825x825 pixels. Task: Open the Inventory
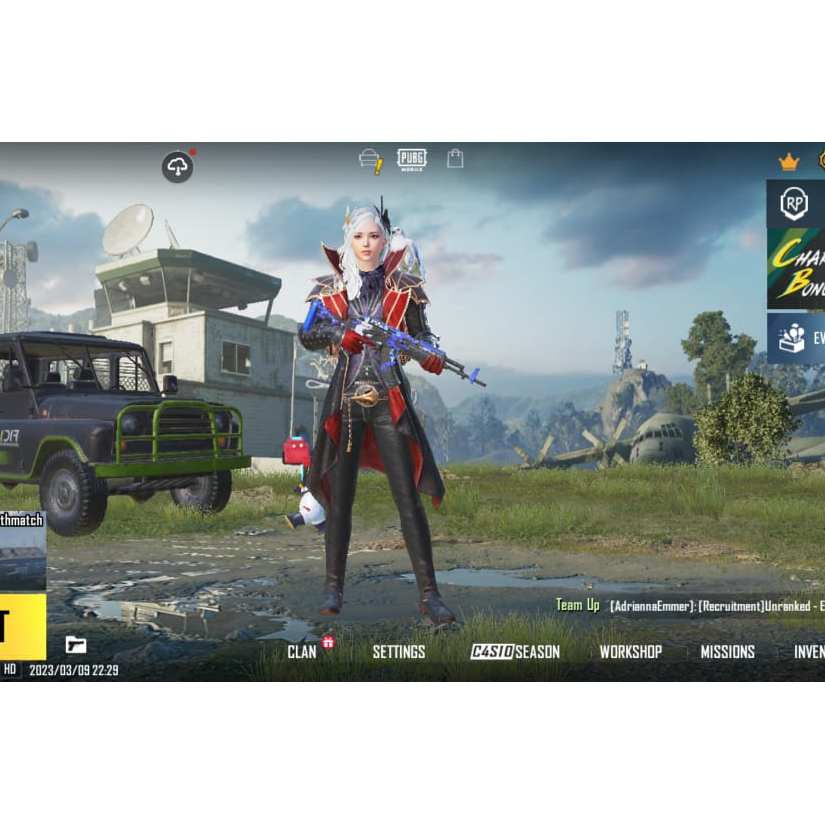808,652
